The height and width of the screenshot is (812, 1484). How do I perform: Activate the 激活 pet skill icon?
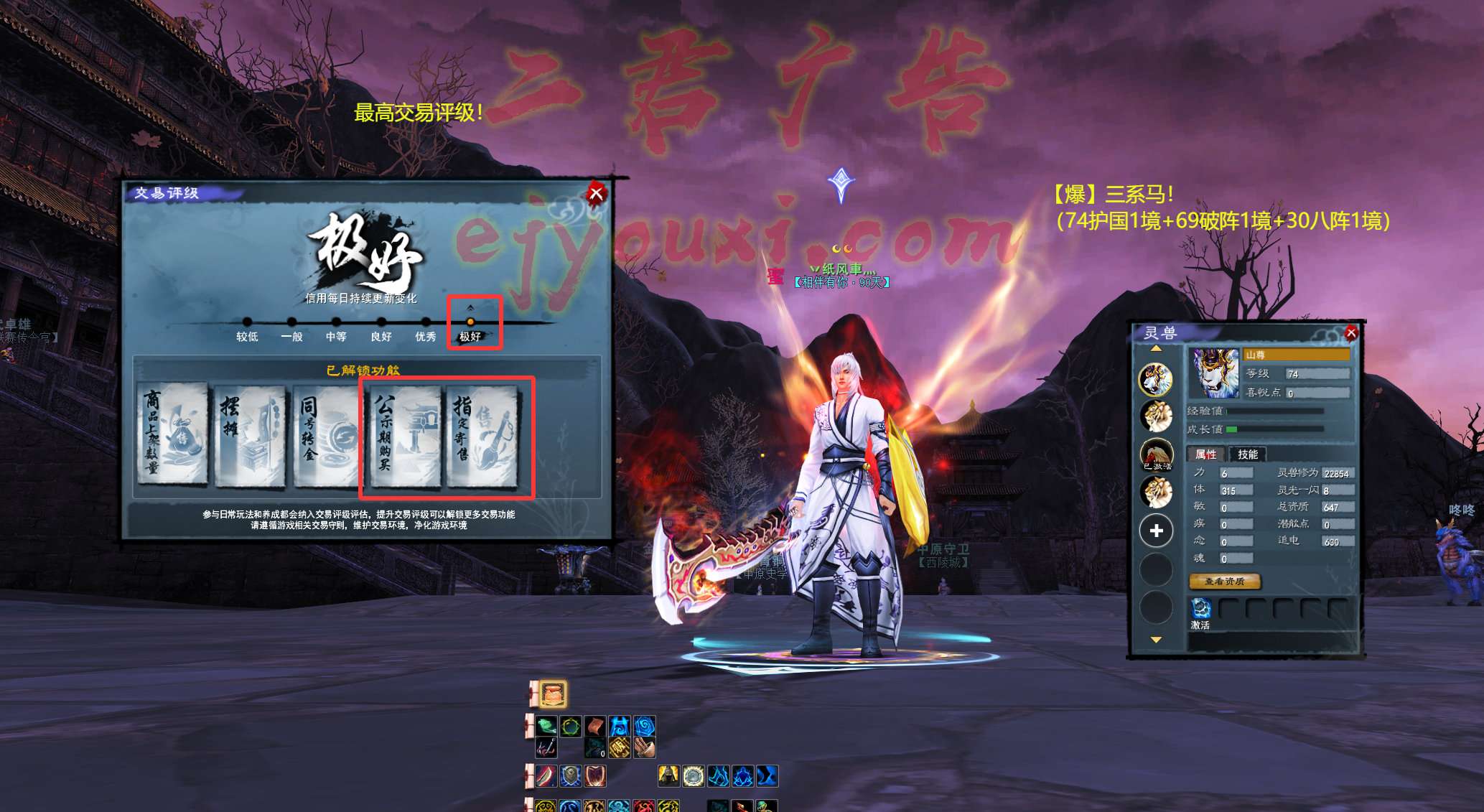tap(1200, 609)
